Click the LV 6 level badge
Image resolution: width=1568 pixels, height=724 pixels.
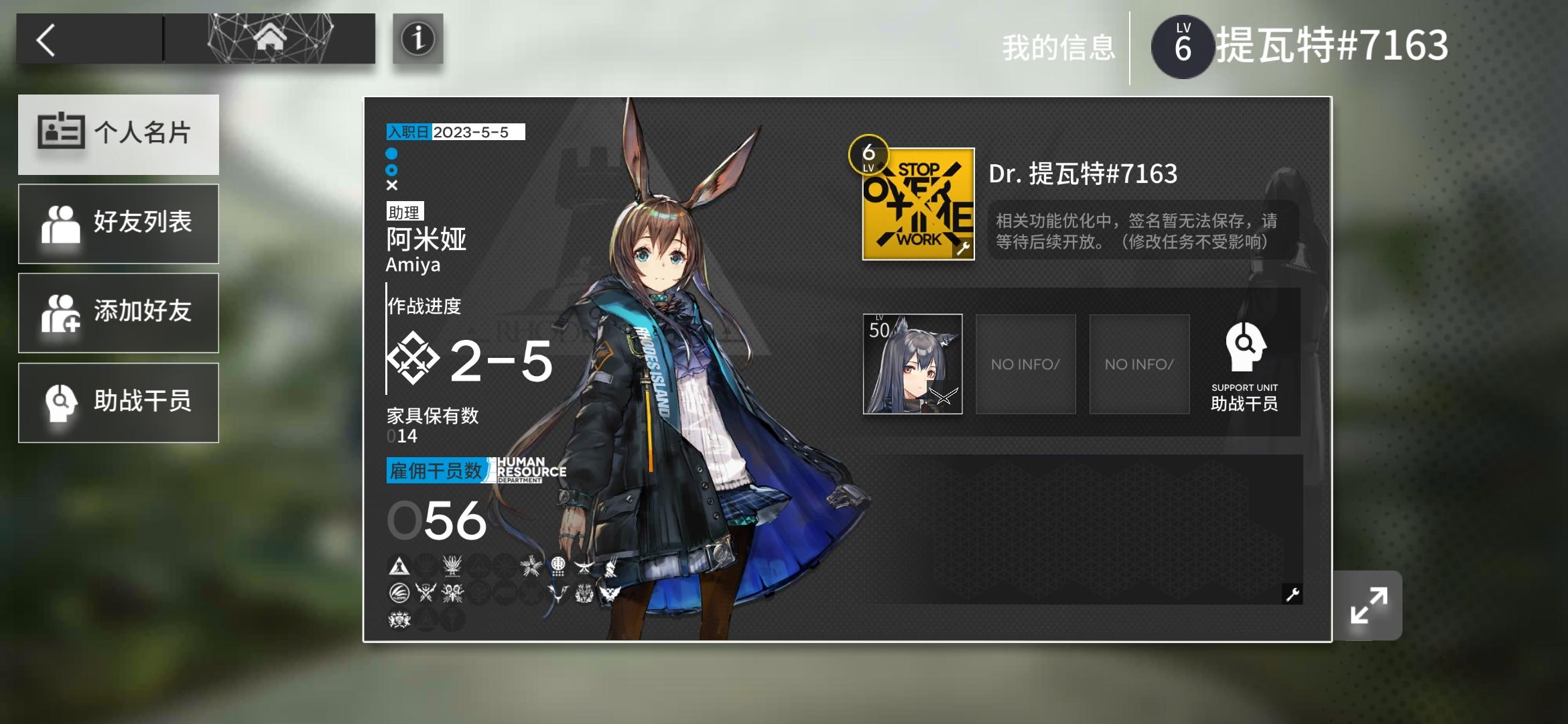(x=1183, y=46)
